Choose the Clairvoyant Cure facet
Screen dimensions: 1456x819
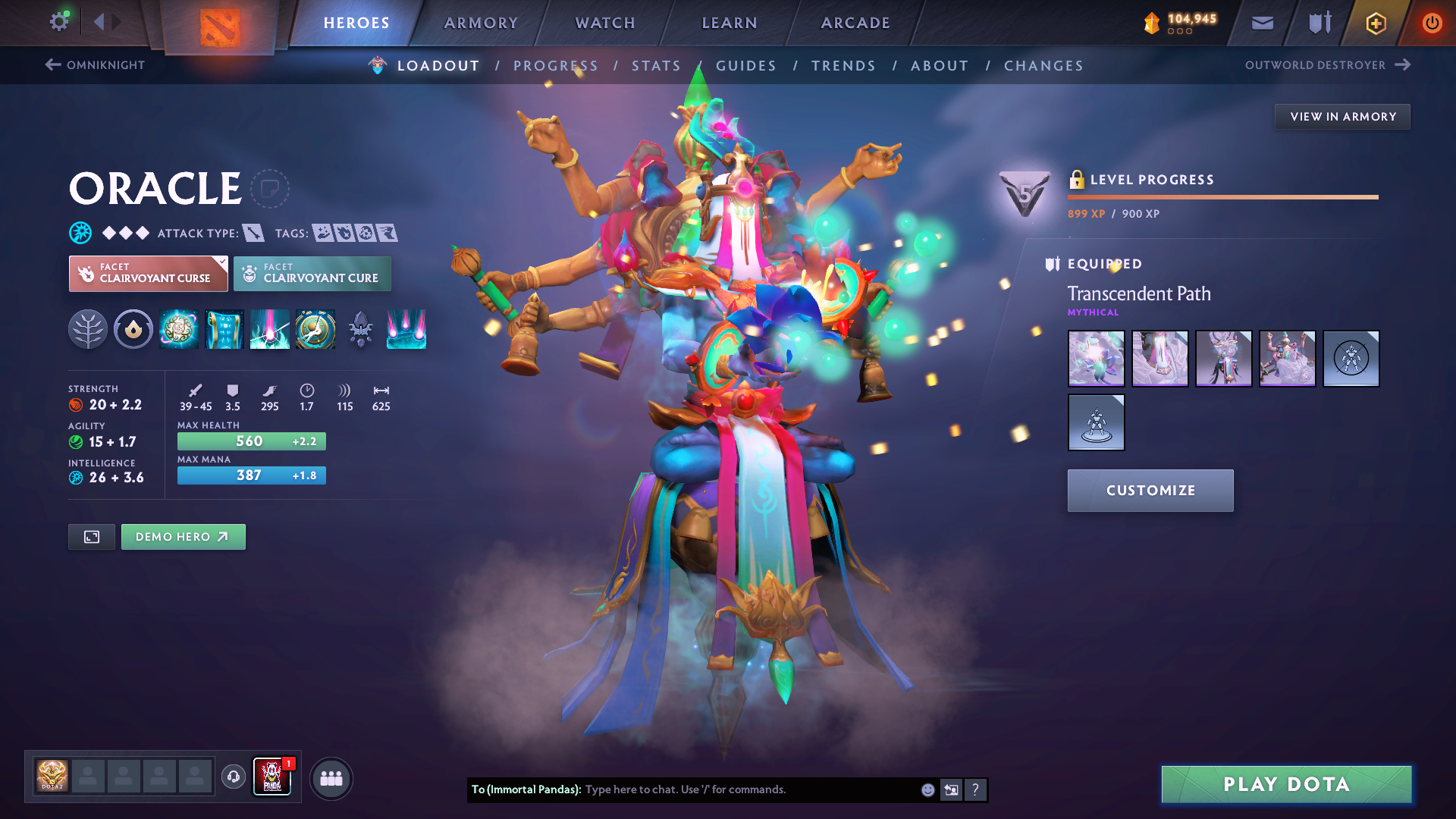pos(312,274)
